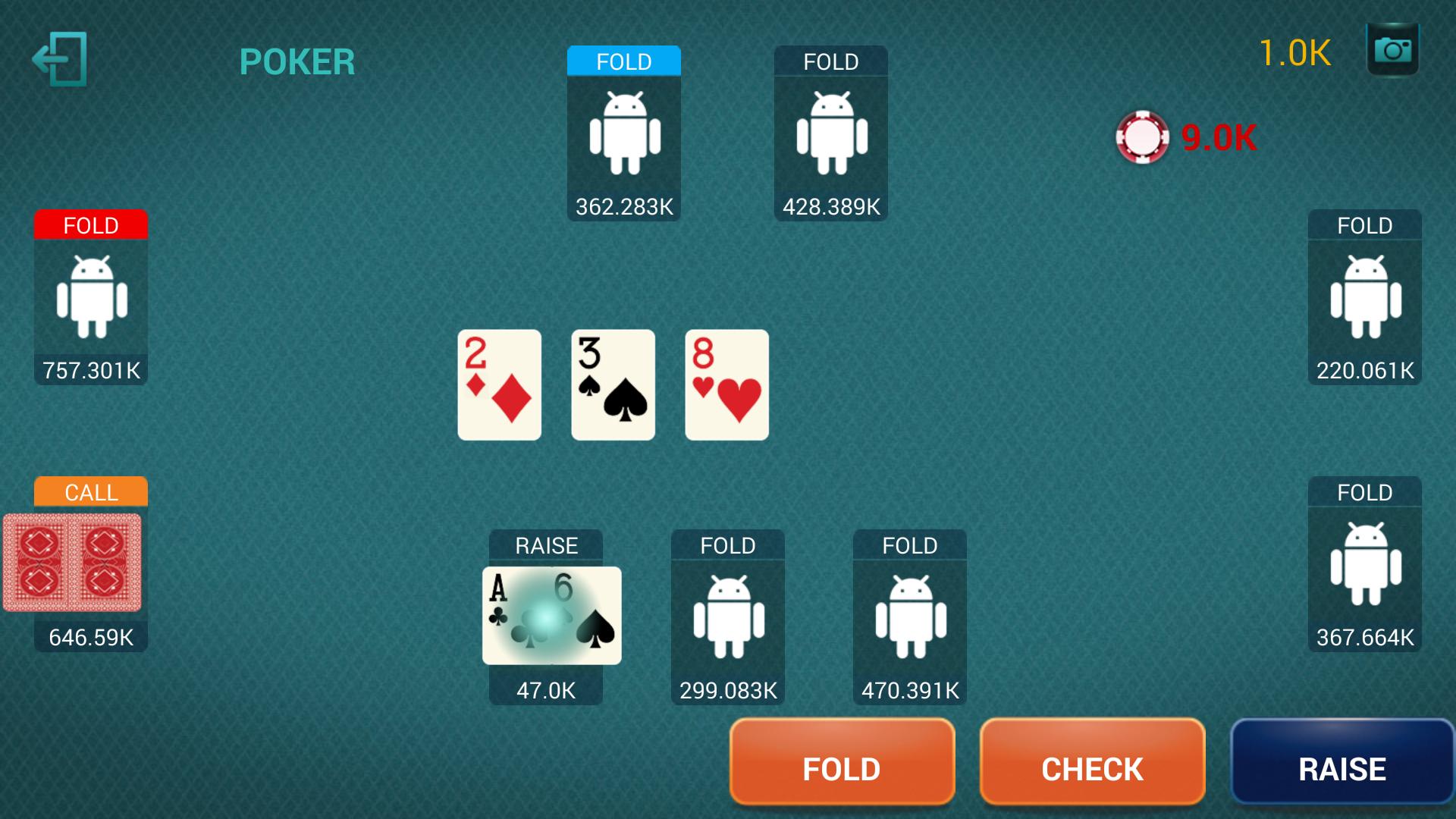This screenshot has width=1456, height=819.
Task: Tap the 8 of hearts card
Action: click(726, 384)
